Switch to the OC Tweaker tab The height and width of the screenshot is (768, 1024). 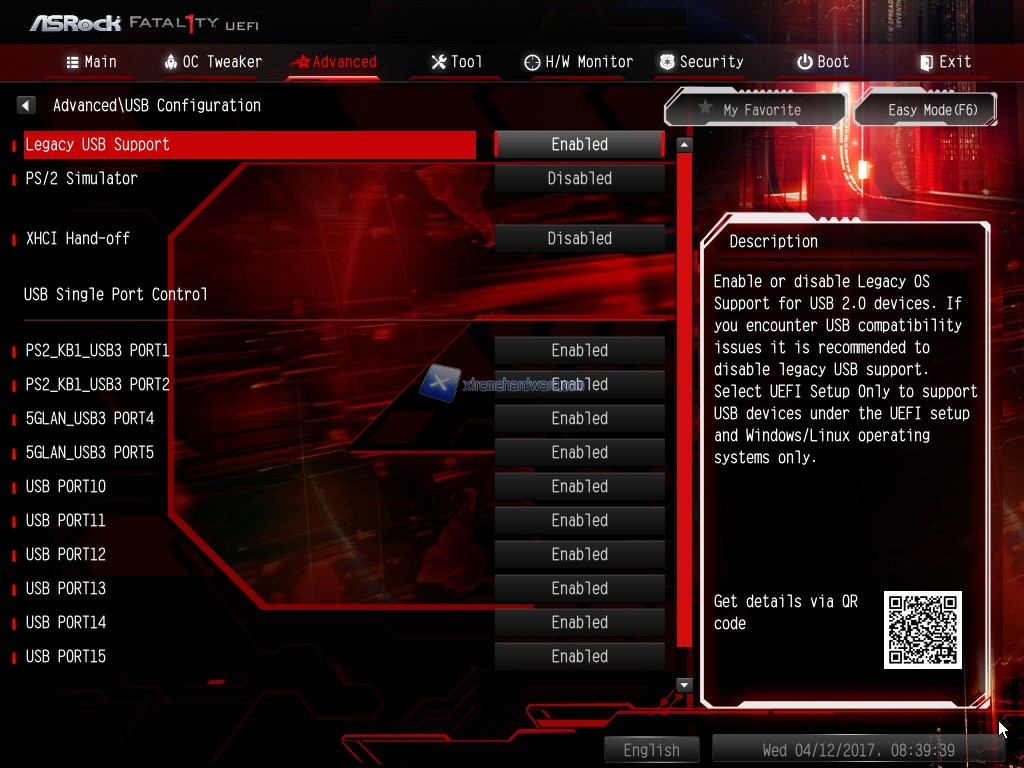(x=212, y=62)
